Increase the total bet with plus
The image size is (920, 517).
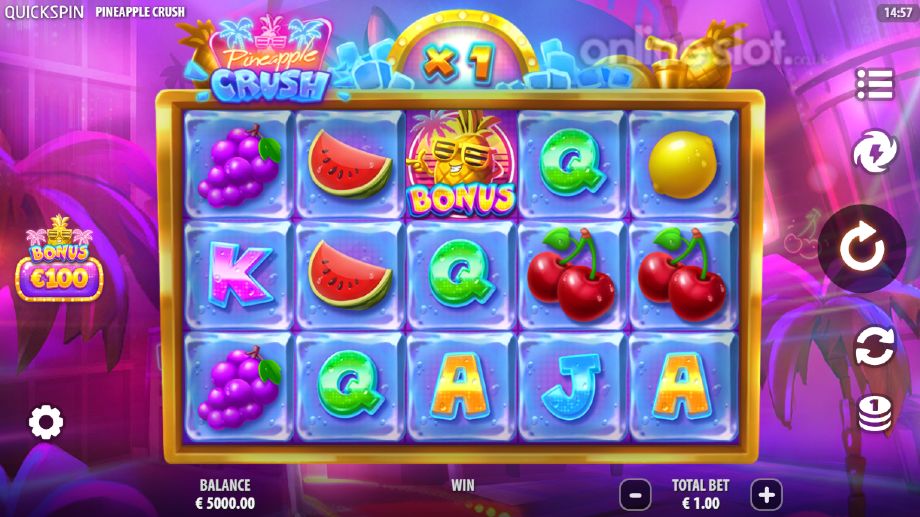point(766,494)
